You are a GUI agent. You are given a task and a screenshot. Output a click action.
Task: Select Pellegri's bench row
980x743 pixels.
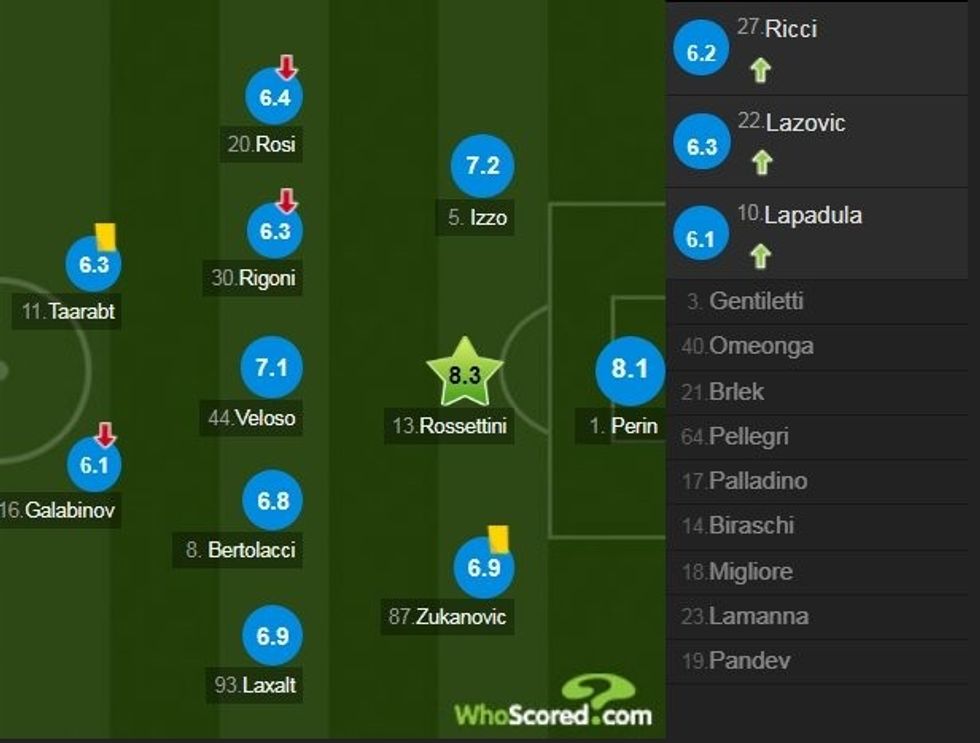[748, 436]
